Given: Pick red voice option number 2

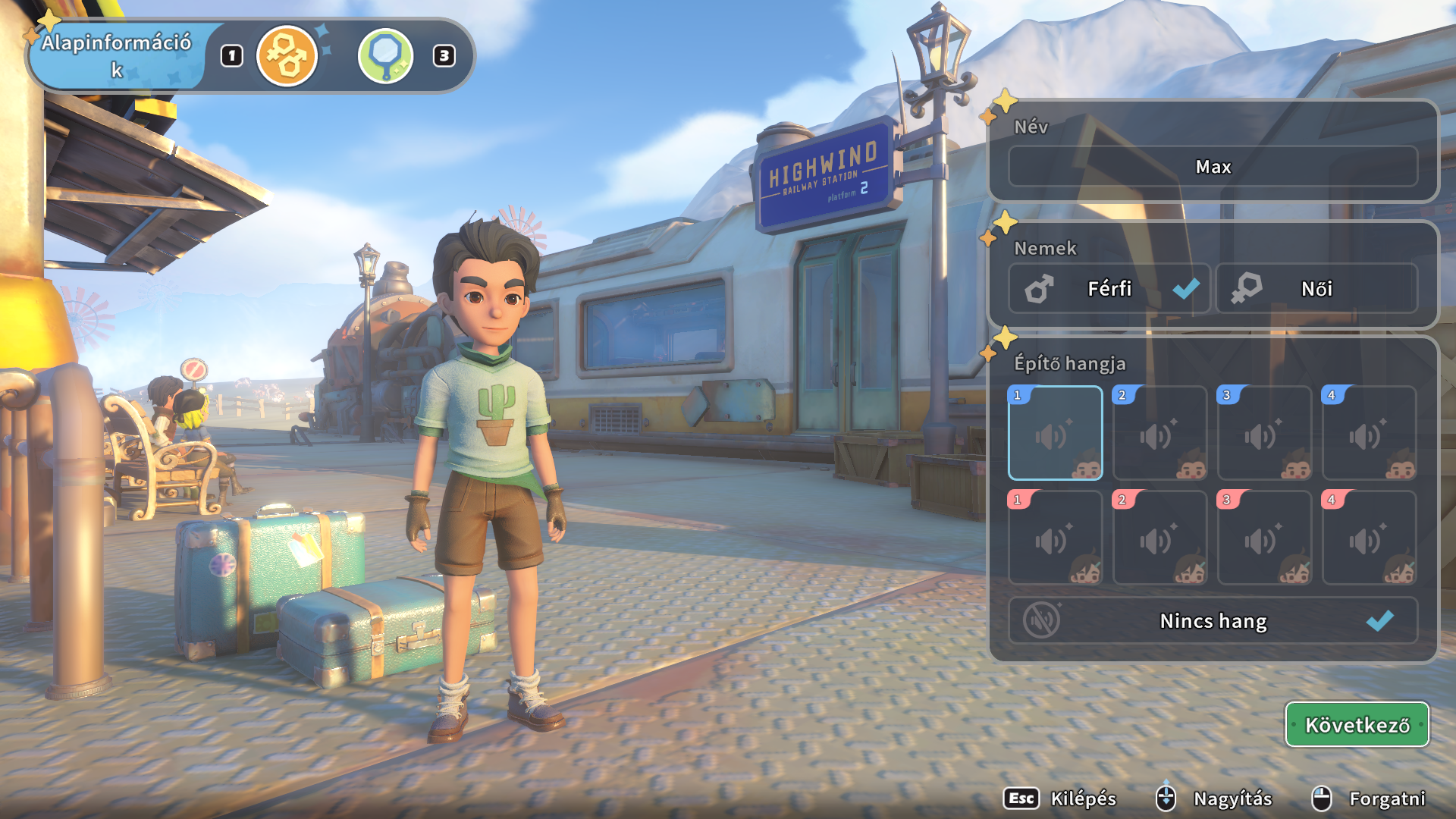Looking at the screenshot, I should [x=1159, y=538].
